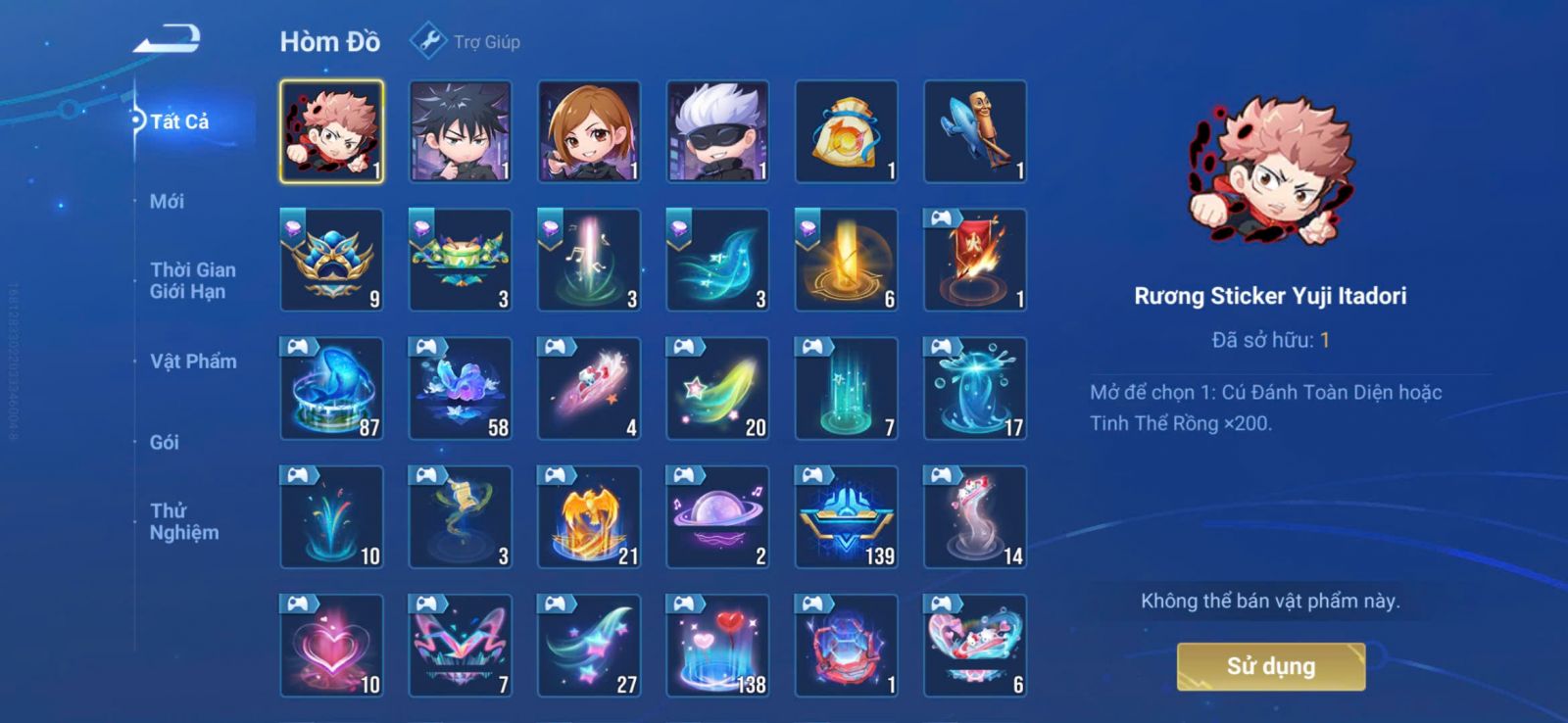Open the Trợ Giúp help link
This screenshot has width=1568, height=723.
(x=466, y=42)
